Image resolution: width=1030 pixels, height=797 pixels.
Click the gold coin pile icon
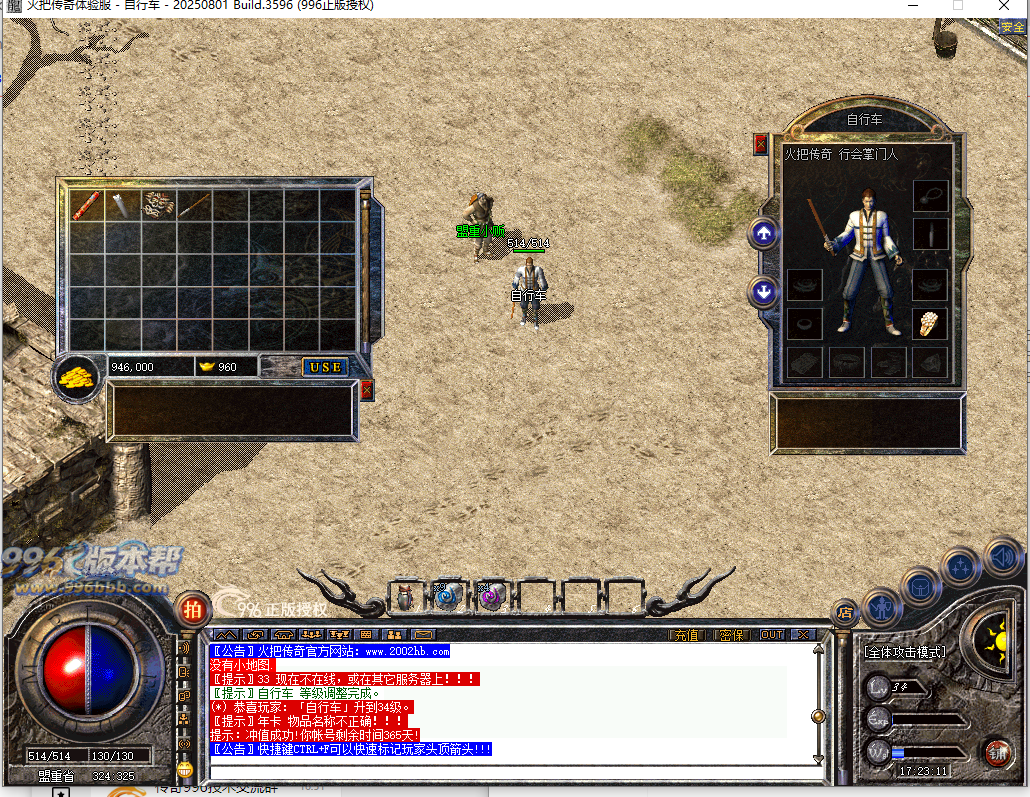(76, 378)
